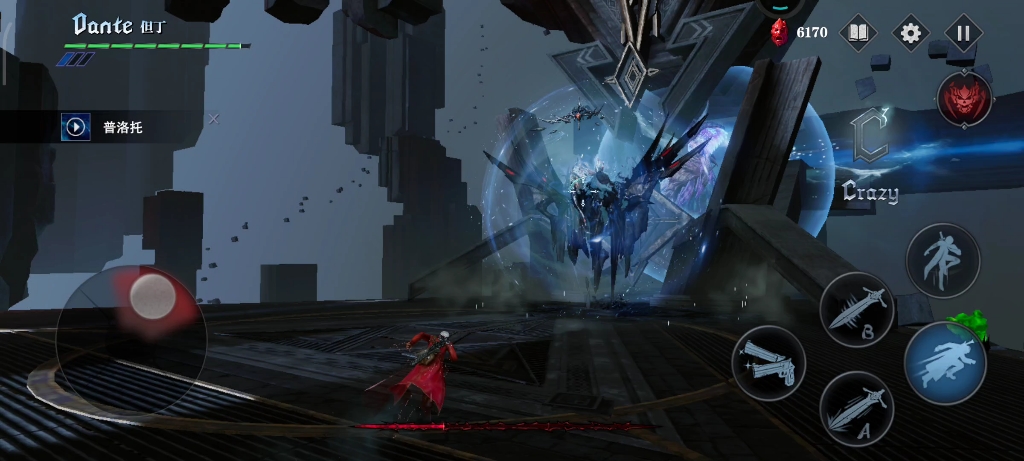The width and height of the screenshot is (1024, 461).
Task: Close the 普洛托 notification banner
Action: [x=213, y=119]
